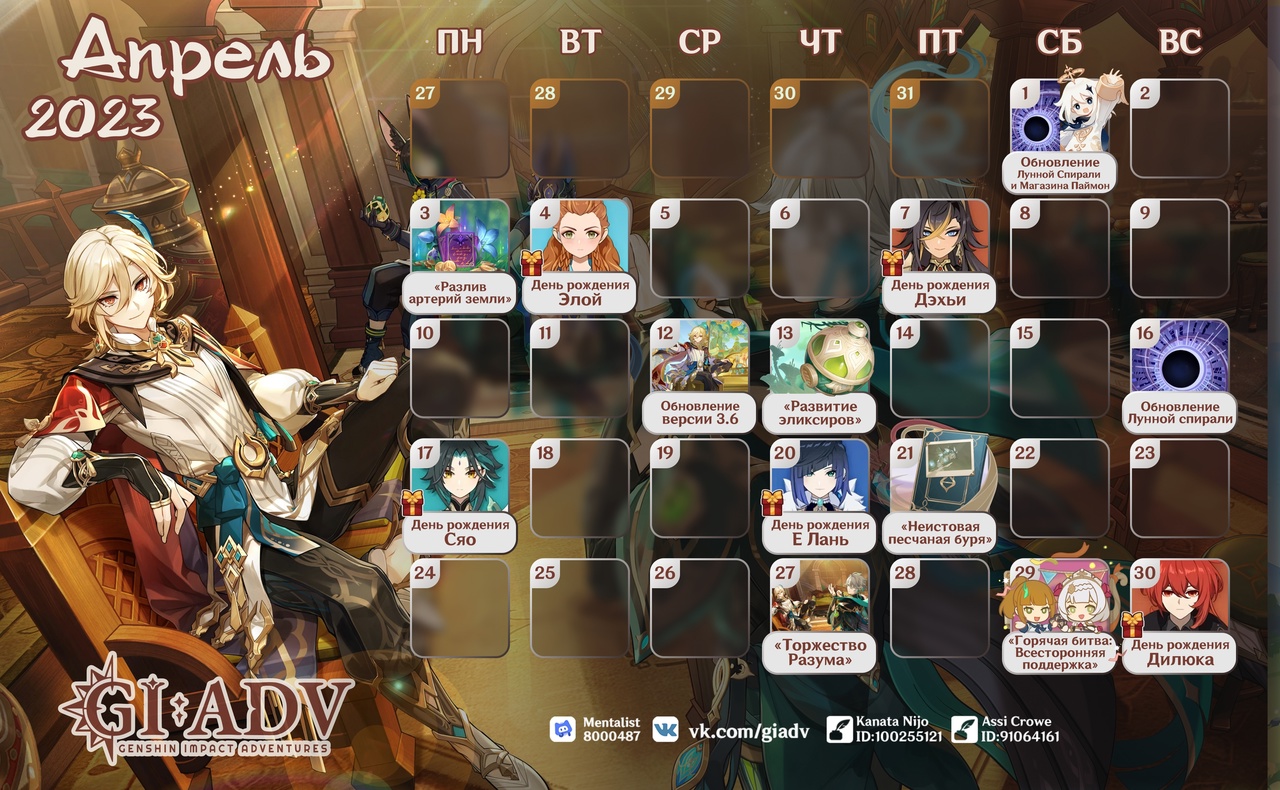Click the Discord icon beside Mentalist
The width and height of the screenshot is (1280, 790).
[x=563, y=730]
